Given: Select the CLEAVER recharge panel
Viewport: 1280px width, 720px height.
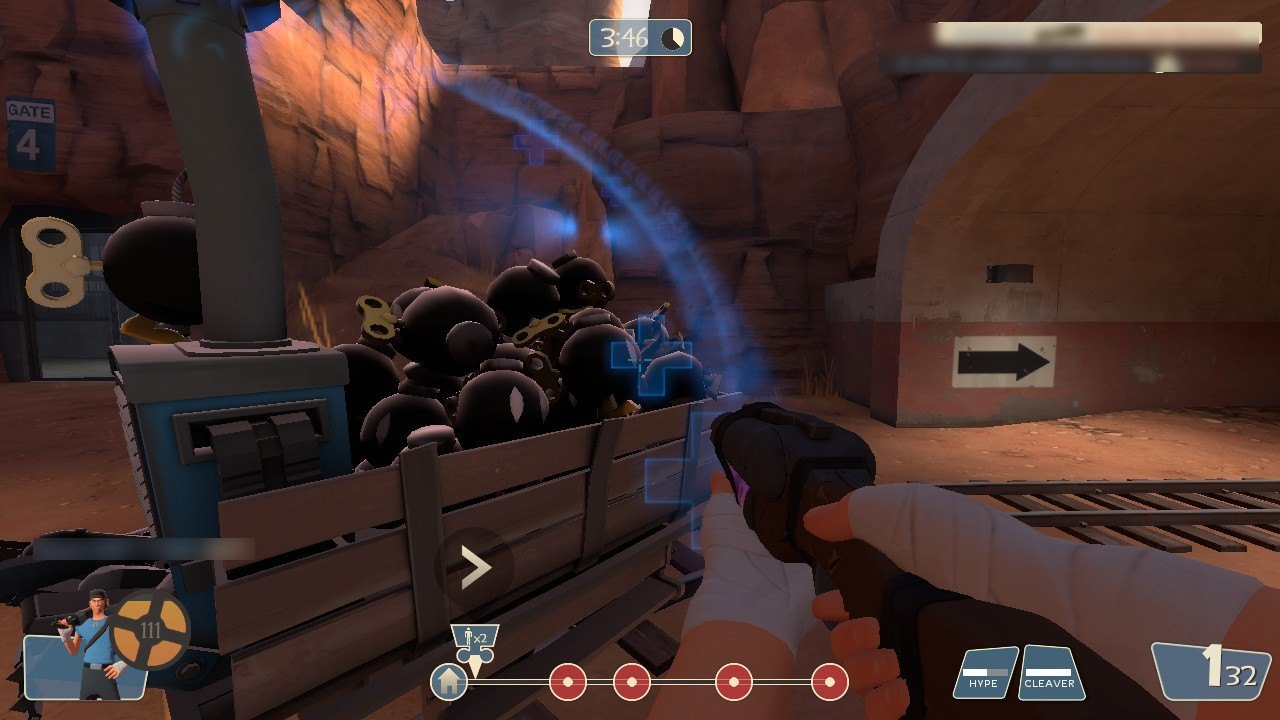Looking at the screenshot, I should click(1050, 672).
